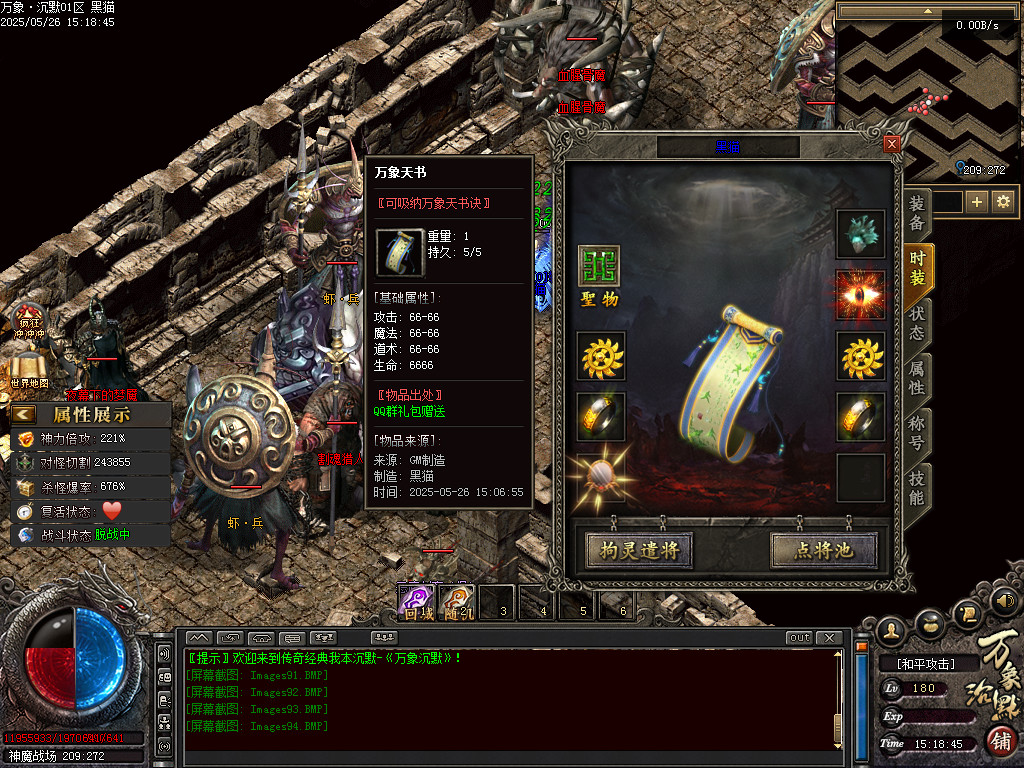Open the 点将池 button
This screenshot has height=768, width=1024.
(823, 550)
